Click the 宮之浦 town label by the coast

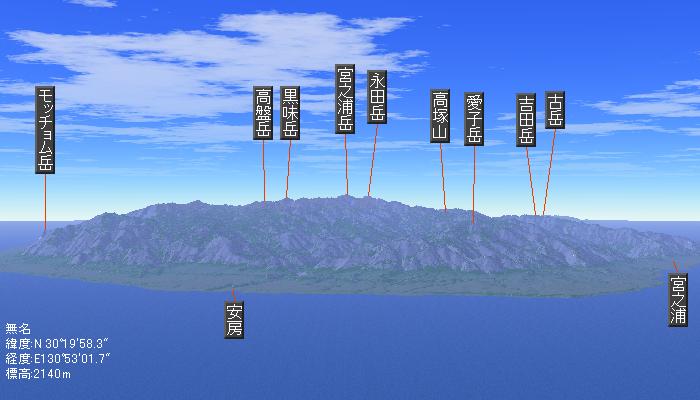point(679,300)
